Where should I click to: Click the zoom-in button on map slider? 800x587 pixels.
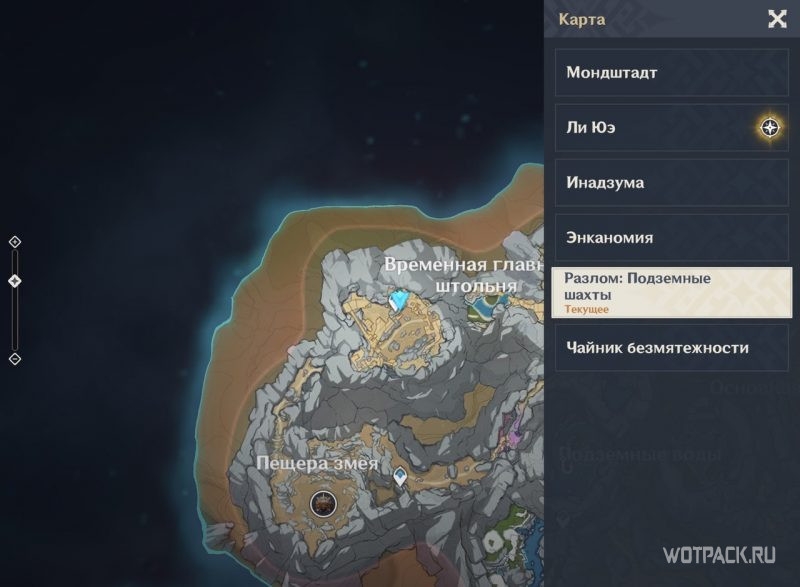pyautogui.click(x=15, y=242)
